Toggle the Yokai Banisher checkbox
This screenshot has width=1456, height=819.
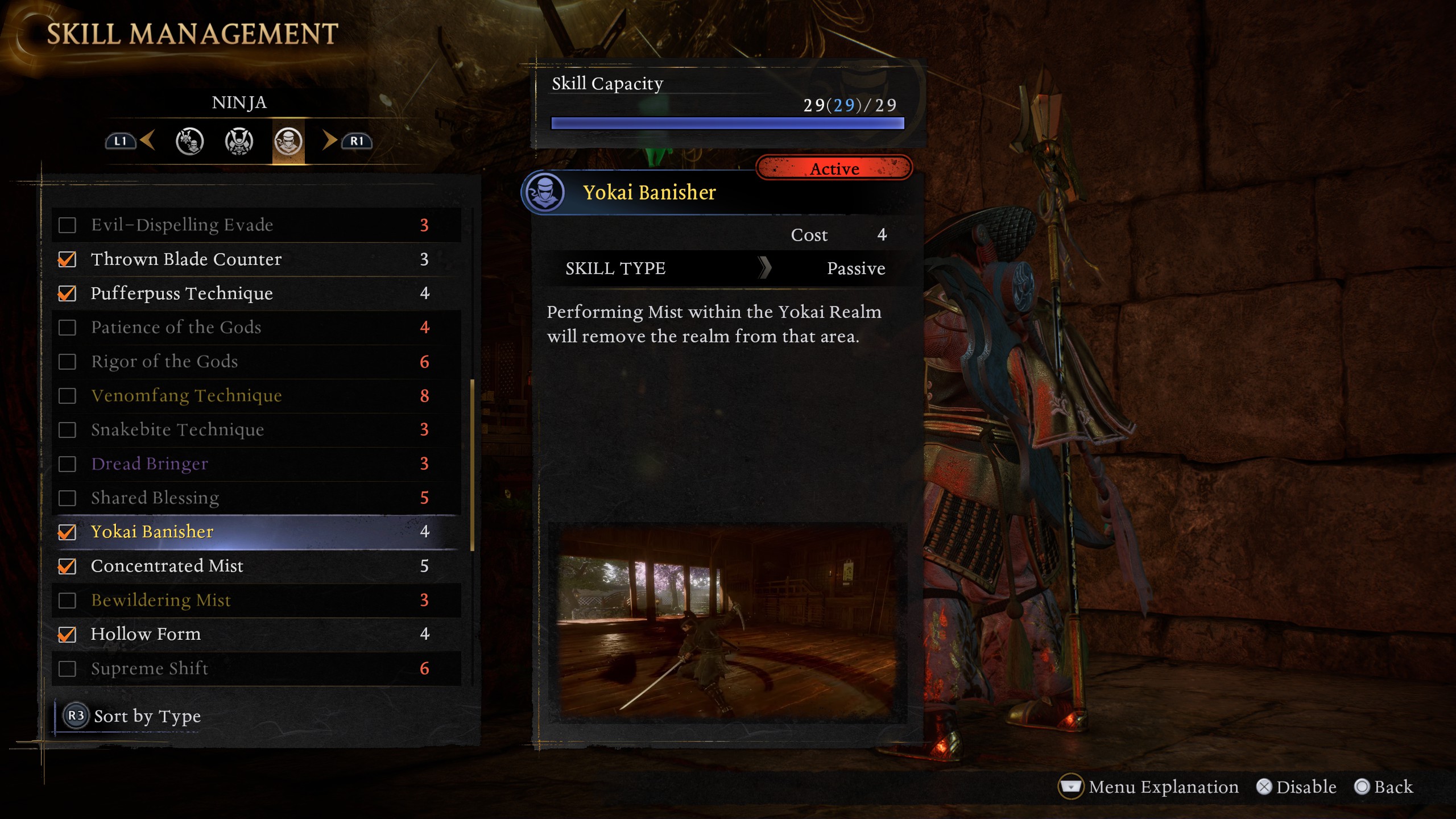pos(67,532)
